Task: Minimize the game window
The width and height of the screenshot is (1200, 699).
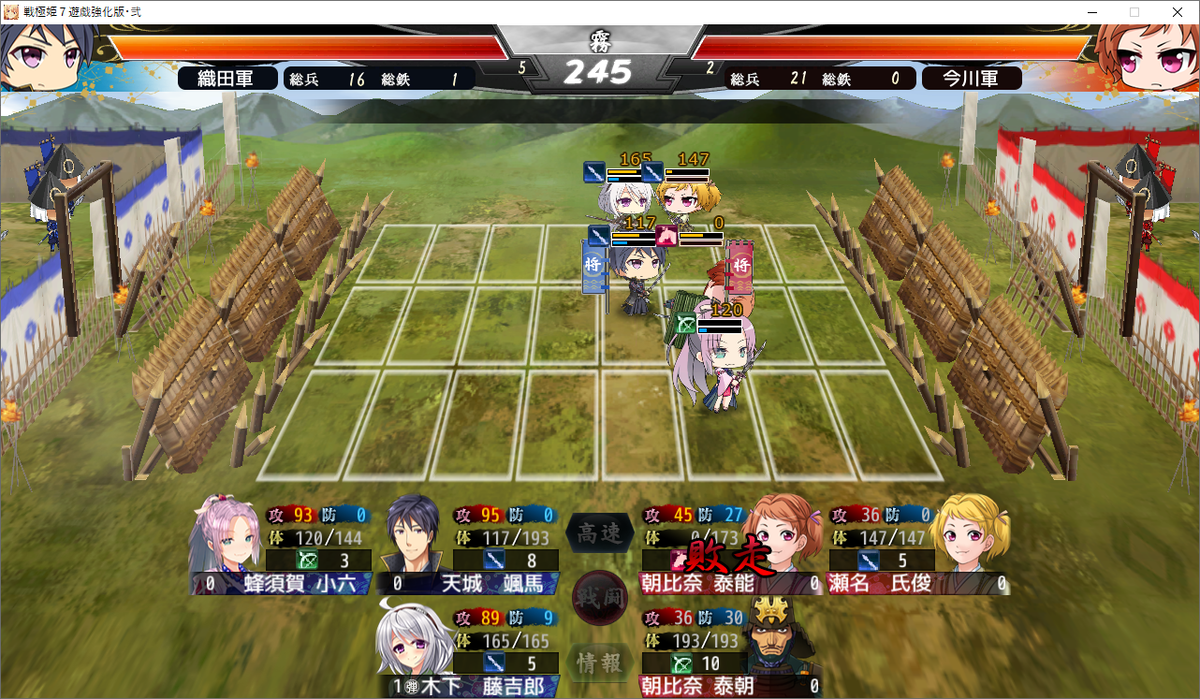Action: (x=1089, y=11)
